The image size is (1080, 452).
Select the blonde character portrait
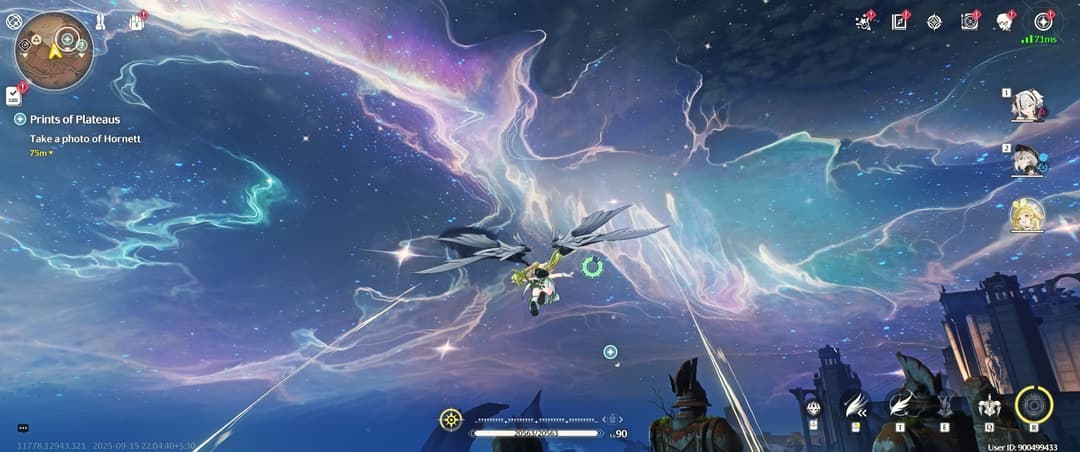pos(1027,213)
